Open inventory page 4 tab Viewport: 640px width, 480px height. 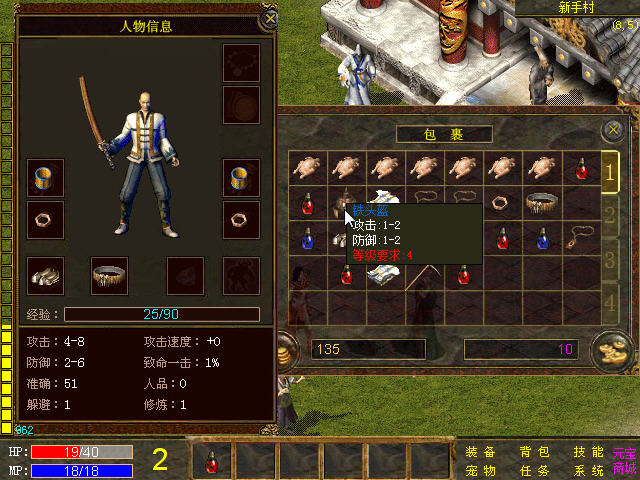pyautogui.click(x=609, y=301)
